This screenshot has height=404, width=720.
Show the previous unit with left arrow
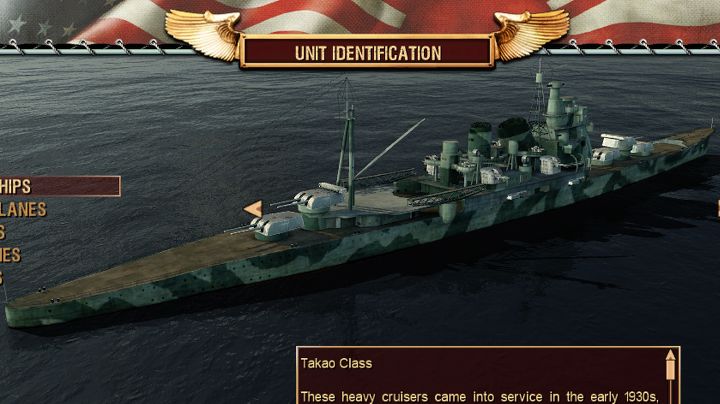254,209
